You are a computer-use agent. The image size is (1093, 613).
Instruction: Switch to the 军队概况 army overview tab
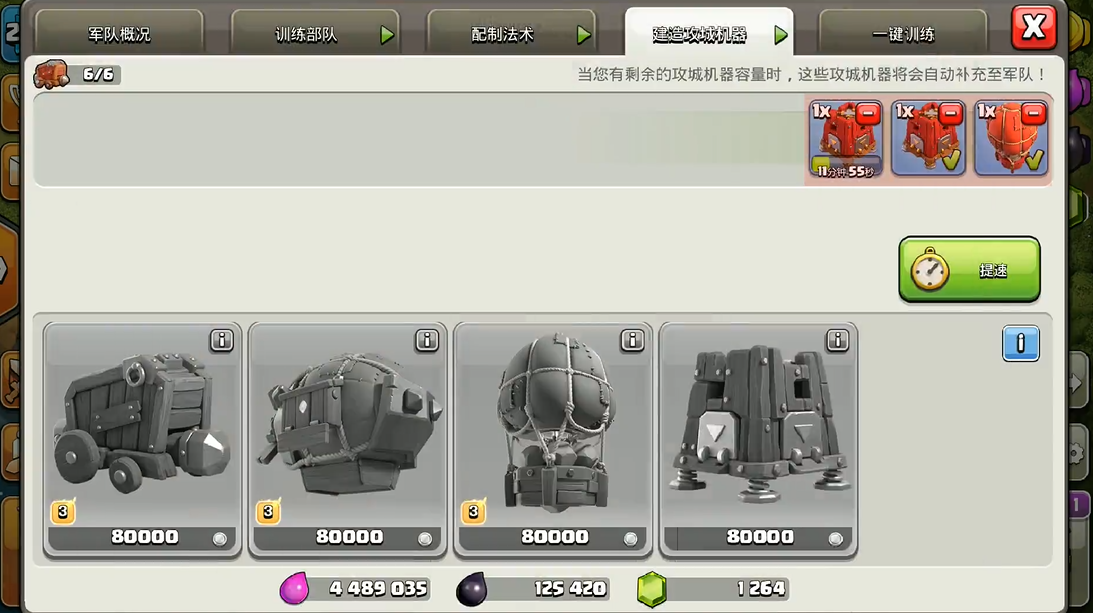(x=118, y=34)
